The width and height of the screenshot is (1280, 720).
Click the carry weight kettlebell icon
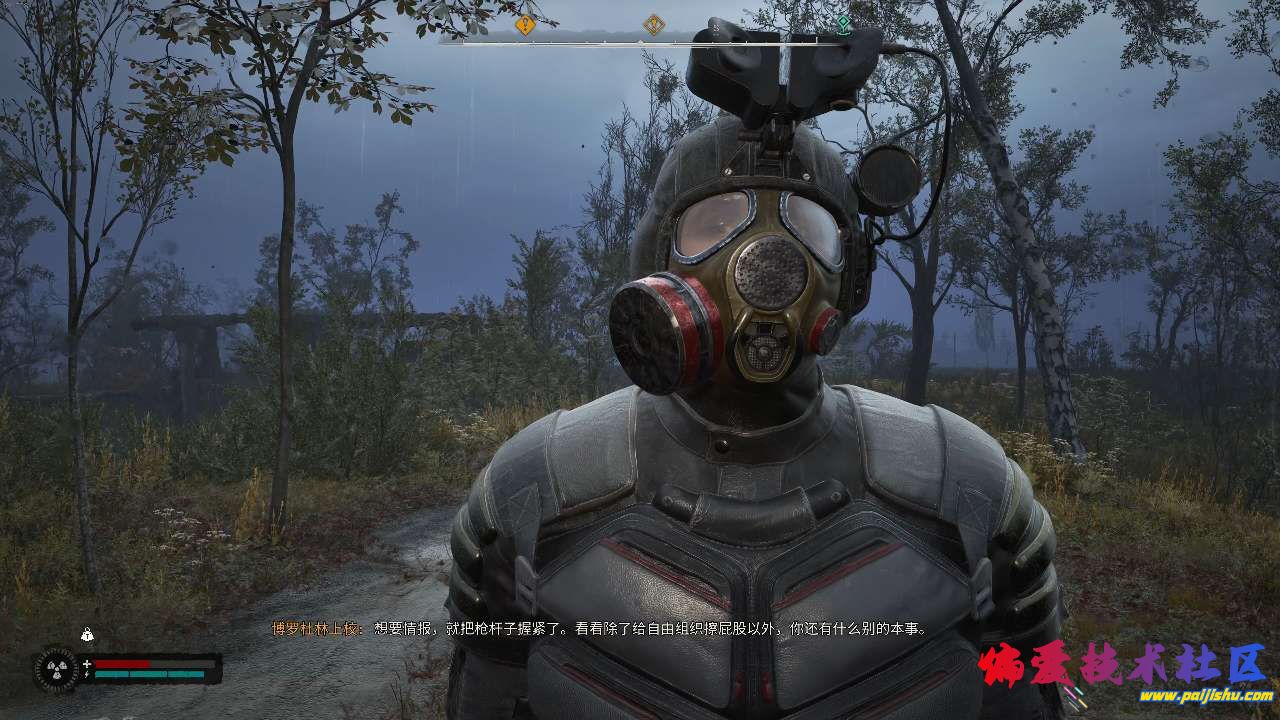(88, 634)
